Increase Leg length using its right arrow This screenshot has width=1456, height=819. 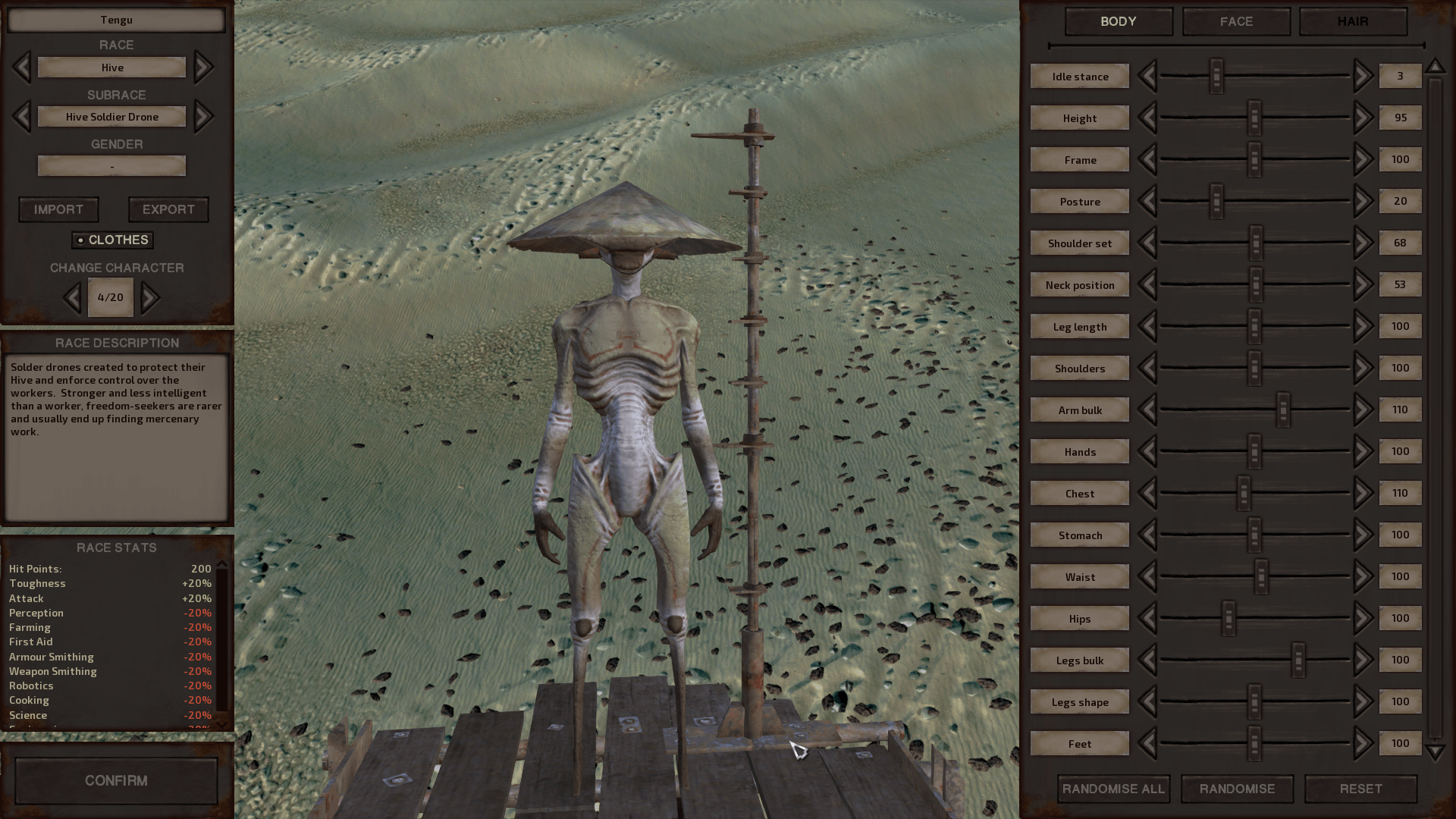(x=1361, y=326)
